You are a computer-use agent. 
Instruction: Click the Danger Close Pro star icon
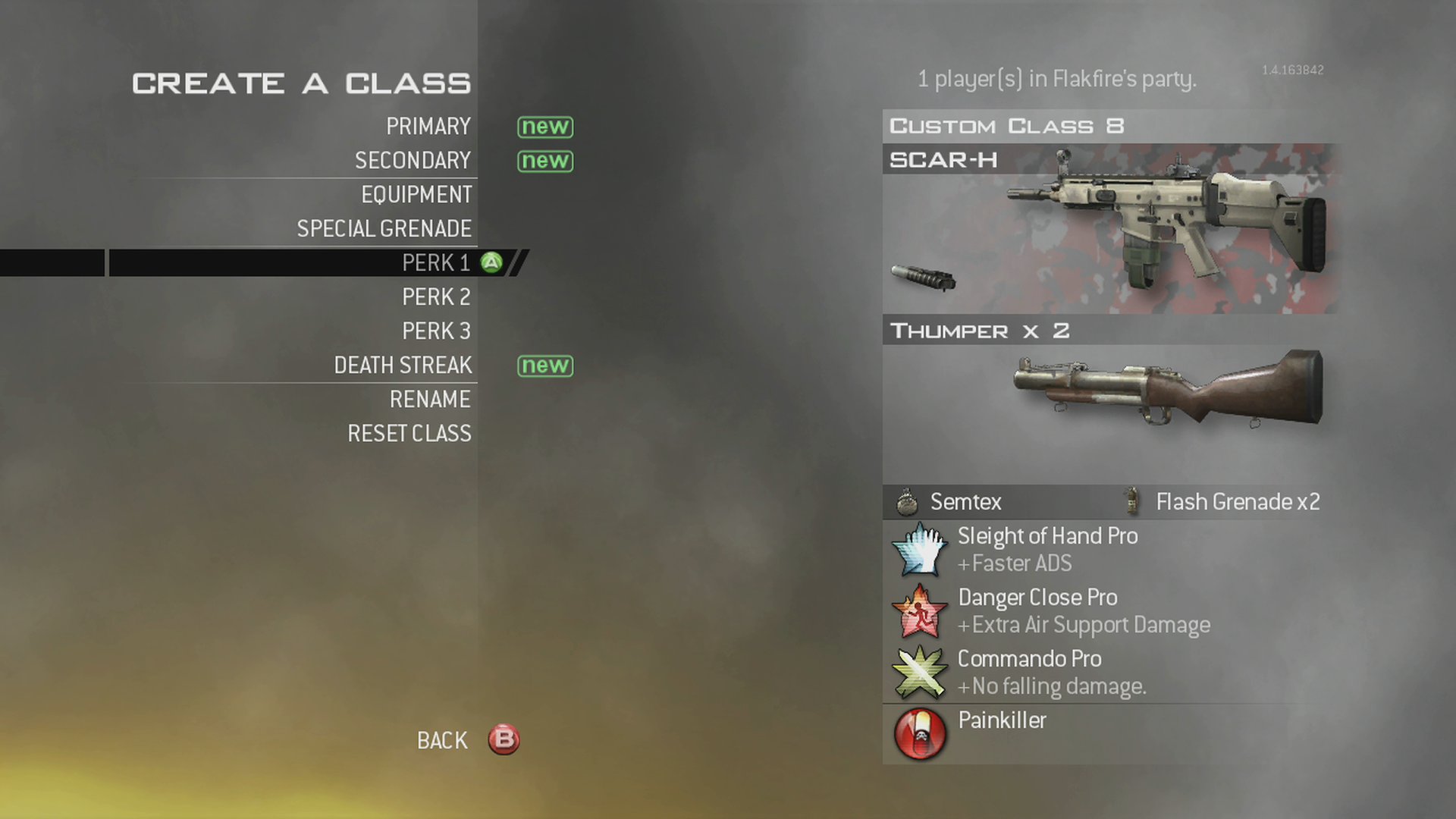[x=919, y=610]
